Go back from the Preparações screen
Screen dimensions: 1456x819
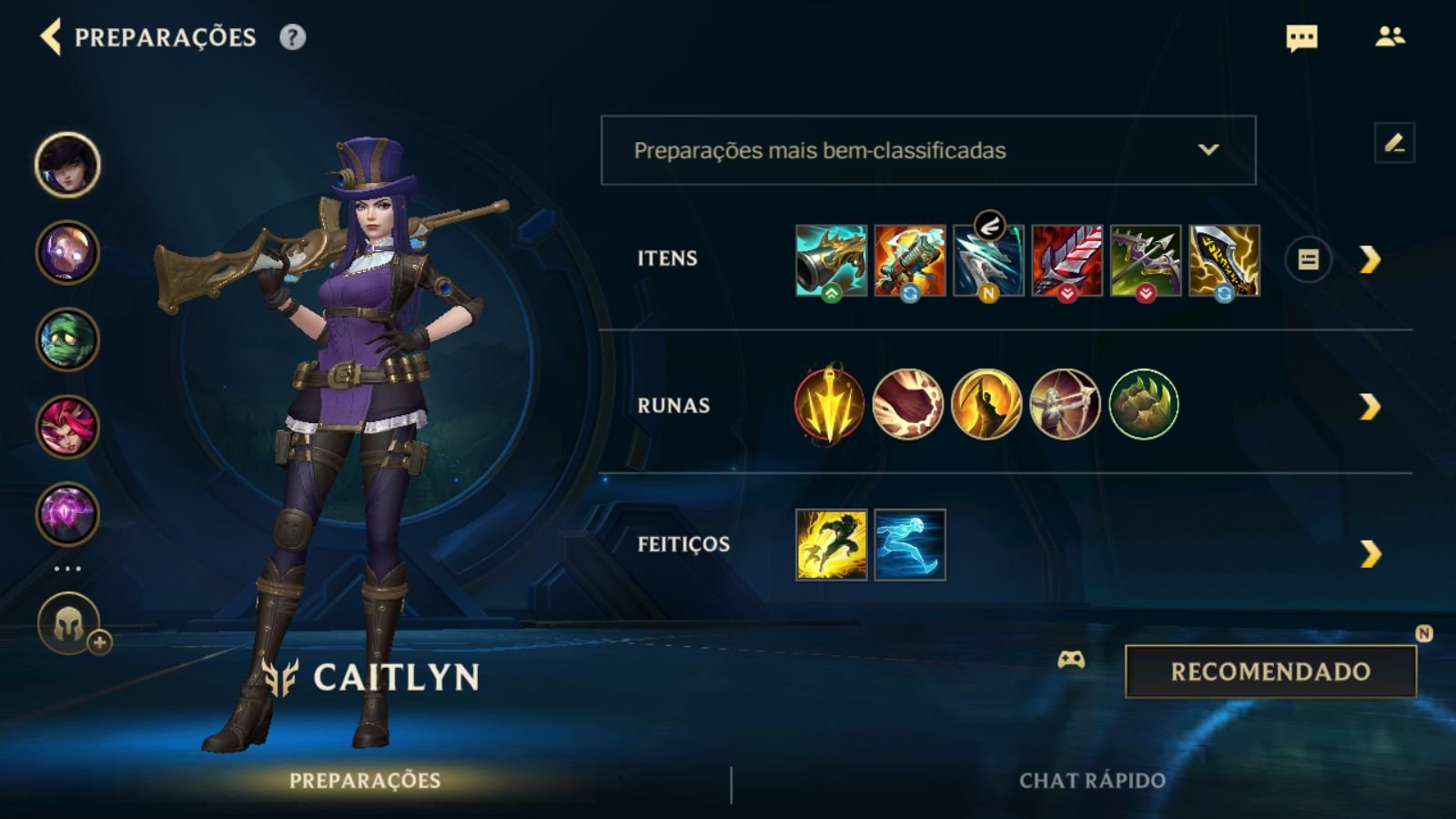[x=51, y=37]
